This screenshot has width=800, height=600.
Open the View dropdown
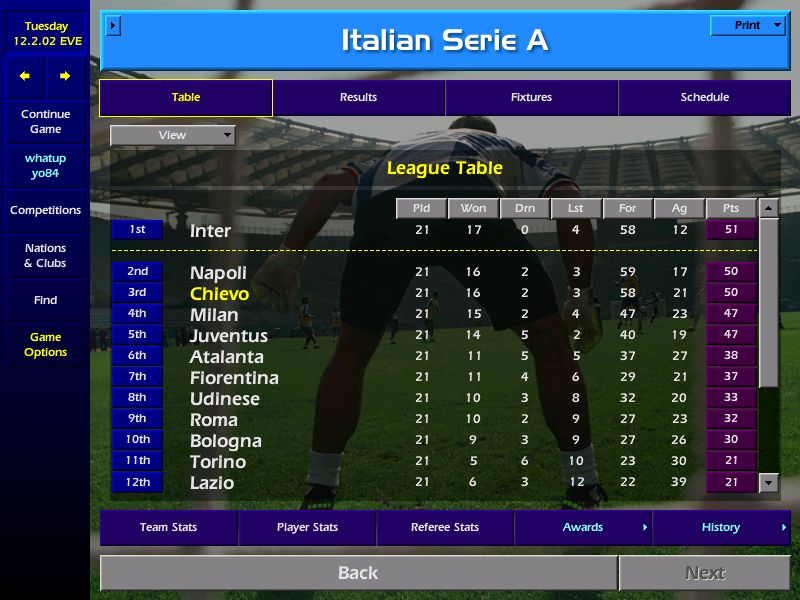coord(172,135)
